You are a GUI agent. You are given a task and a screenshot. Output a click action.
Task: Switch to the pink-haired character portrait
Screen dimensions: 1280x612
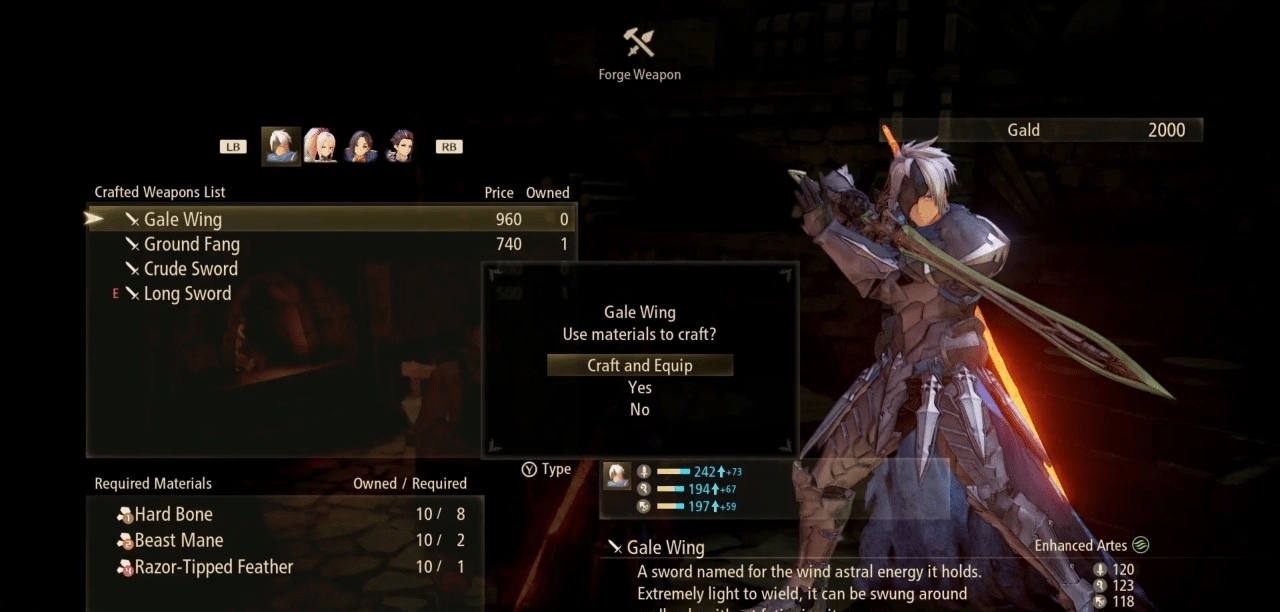pyautogui.click(x=320, y=146)
